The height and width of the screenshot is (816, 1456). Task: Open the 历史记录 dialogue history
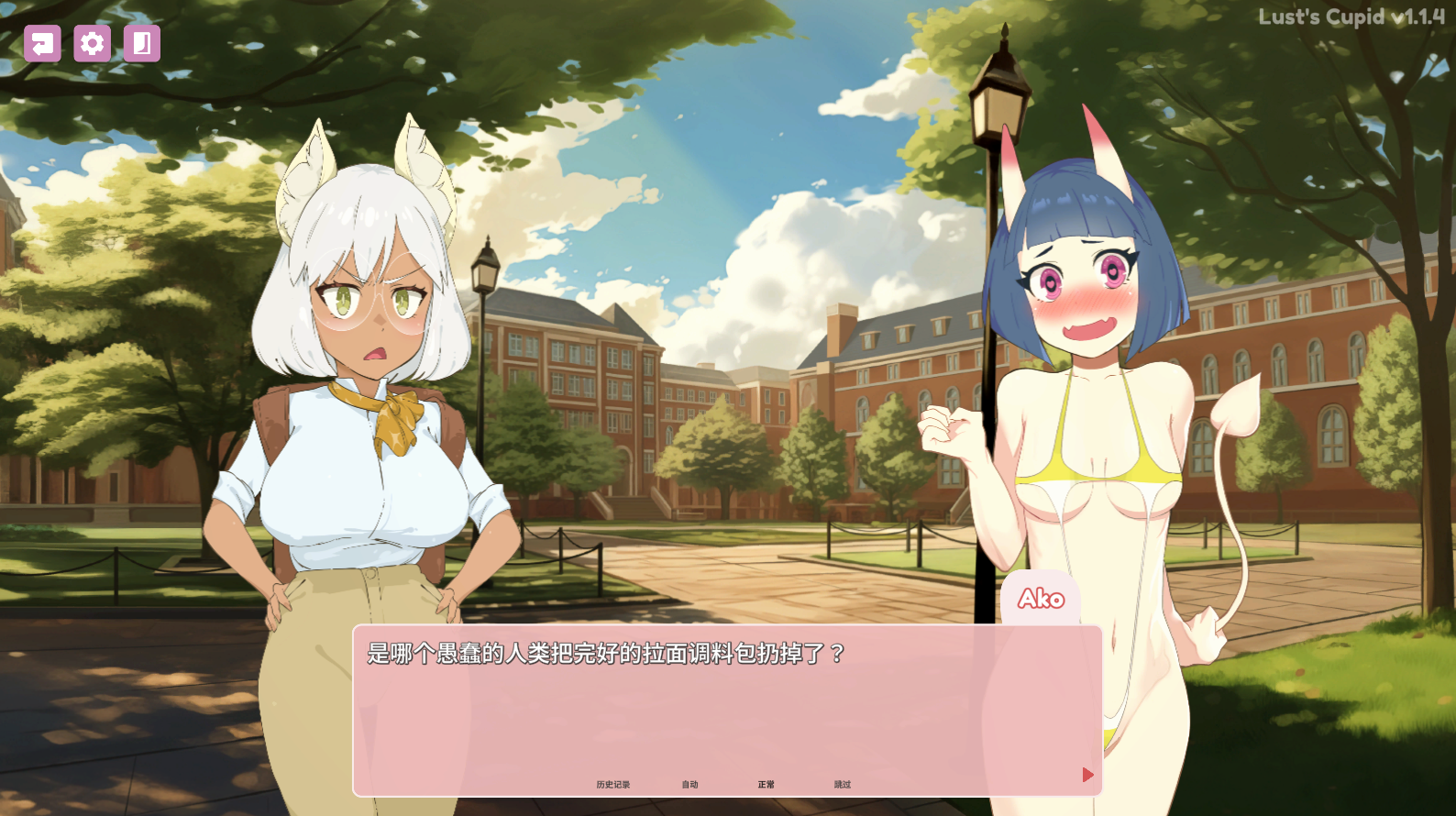click(612, 785)
